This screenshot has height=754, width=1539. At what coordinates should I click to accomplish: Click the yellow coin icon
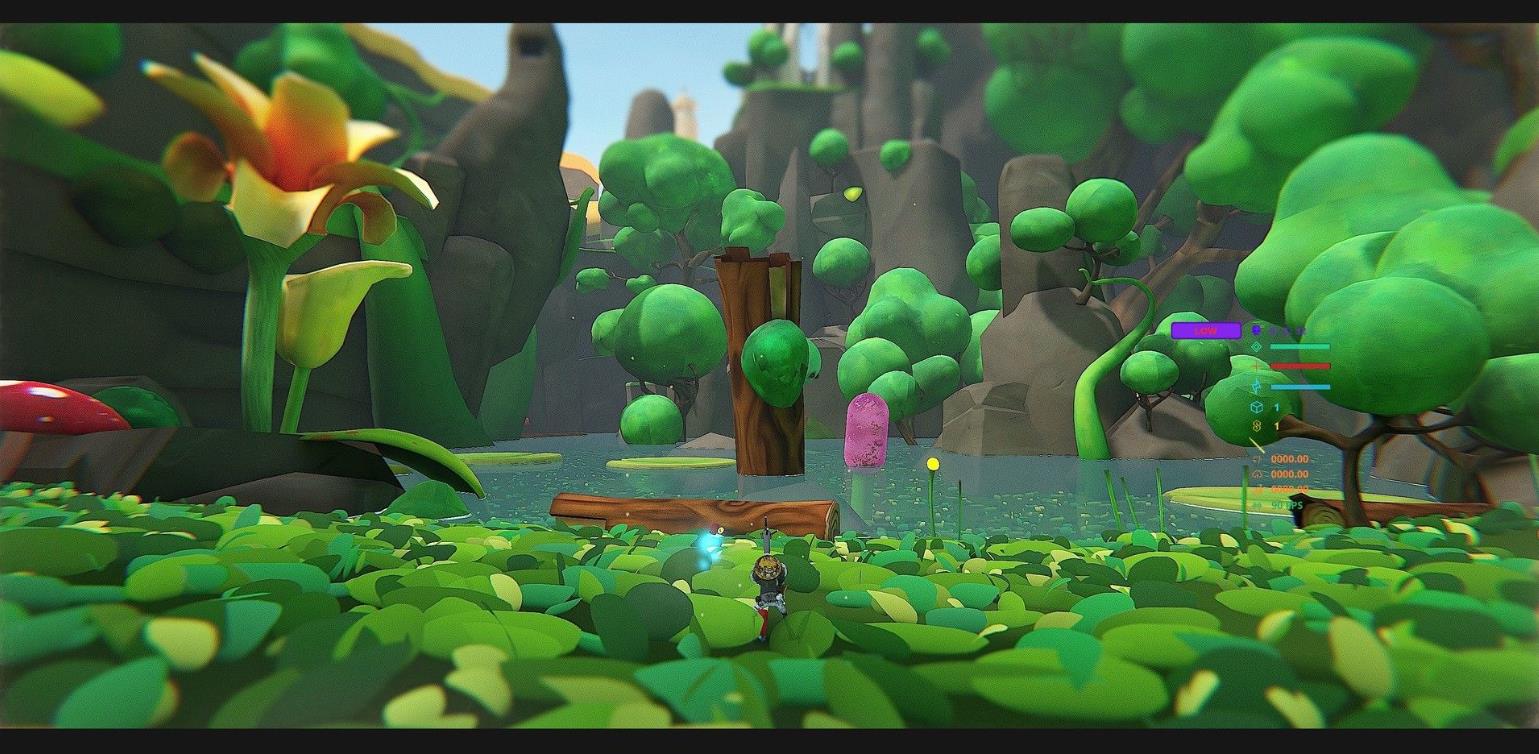(x=1256, y=426)
